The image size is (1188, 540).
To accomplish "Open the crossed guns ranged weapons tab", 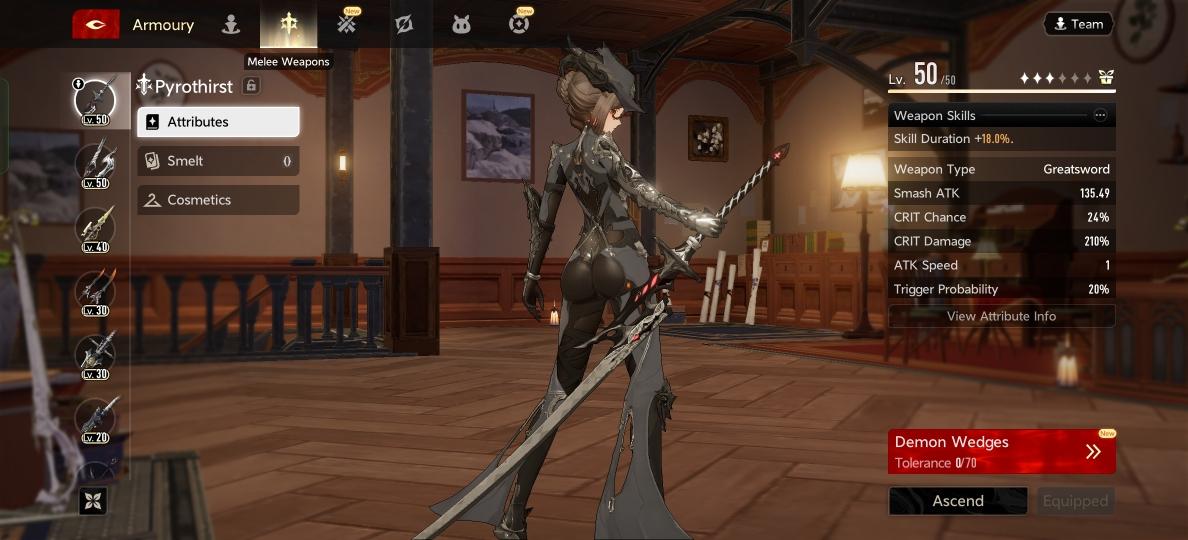I will pos(346,25).
